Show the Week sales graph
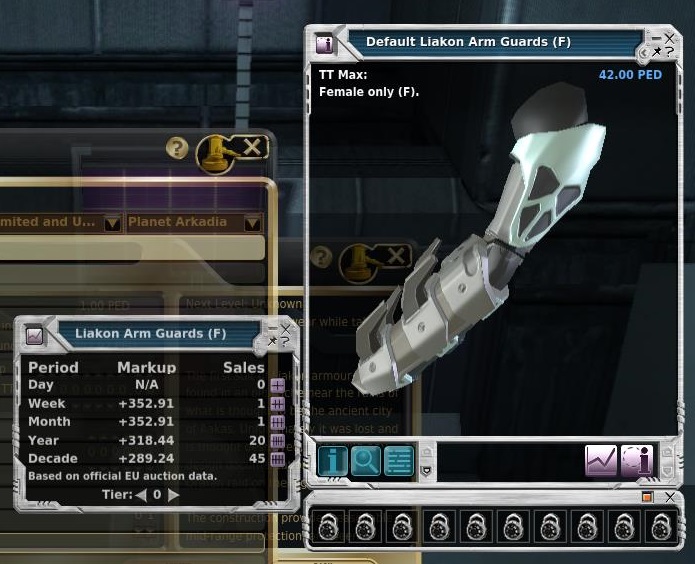 [x=277, y=404]
